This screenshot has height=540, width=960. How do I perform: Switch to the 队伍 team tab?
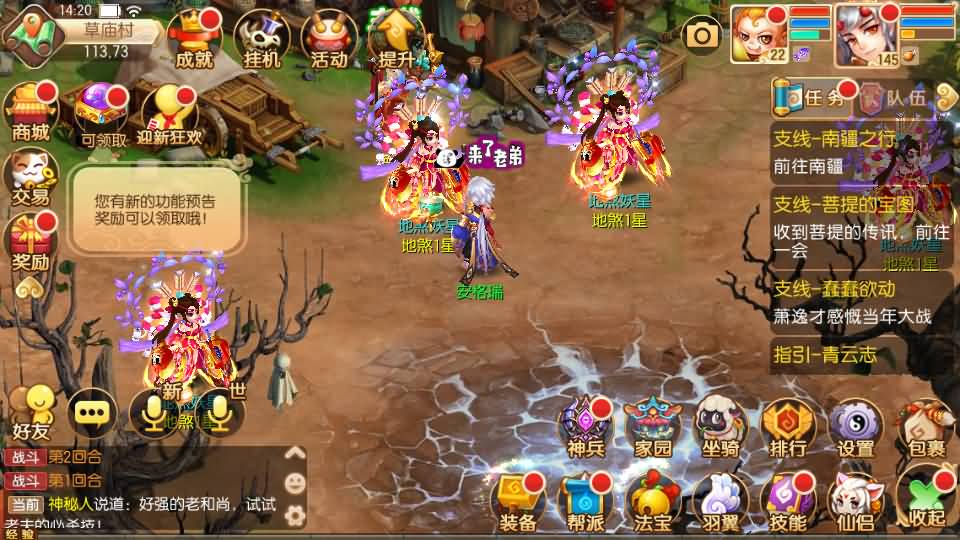895,97
